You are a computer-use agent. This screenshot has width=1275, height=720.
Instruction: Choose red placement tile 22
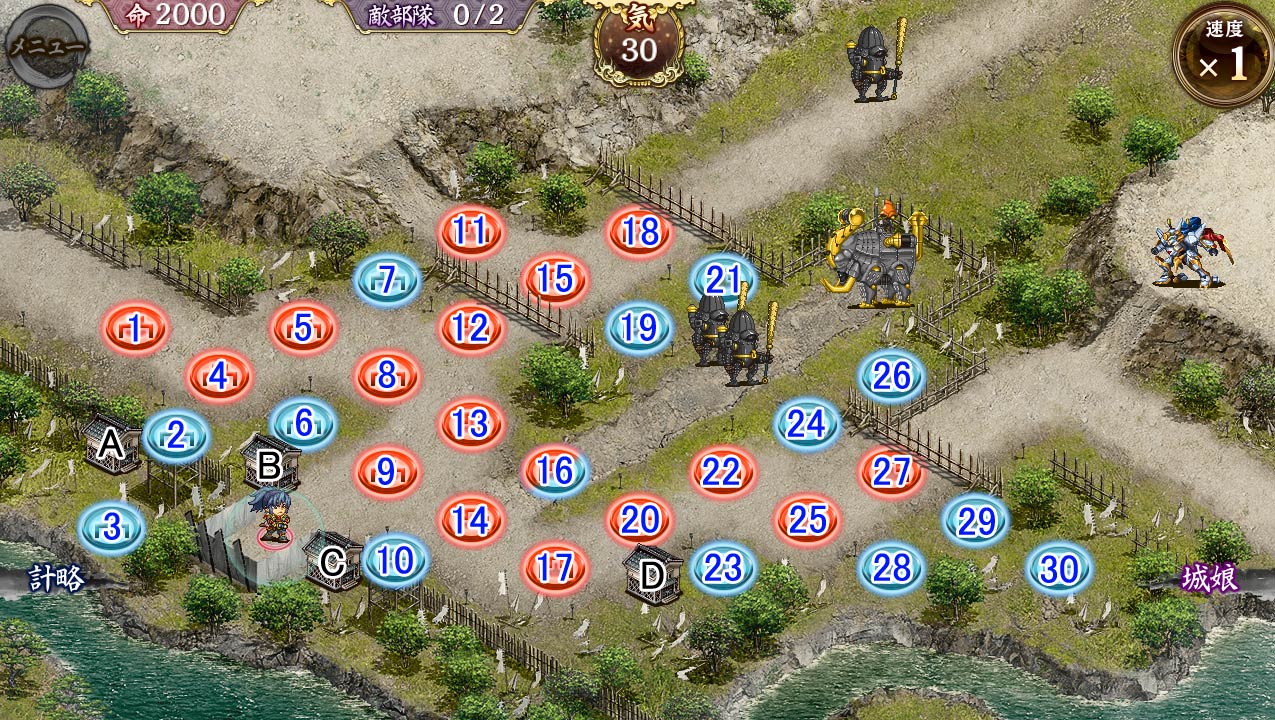coord(722,472)
